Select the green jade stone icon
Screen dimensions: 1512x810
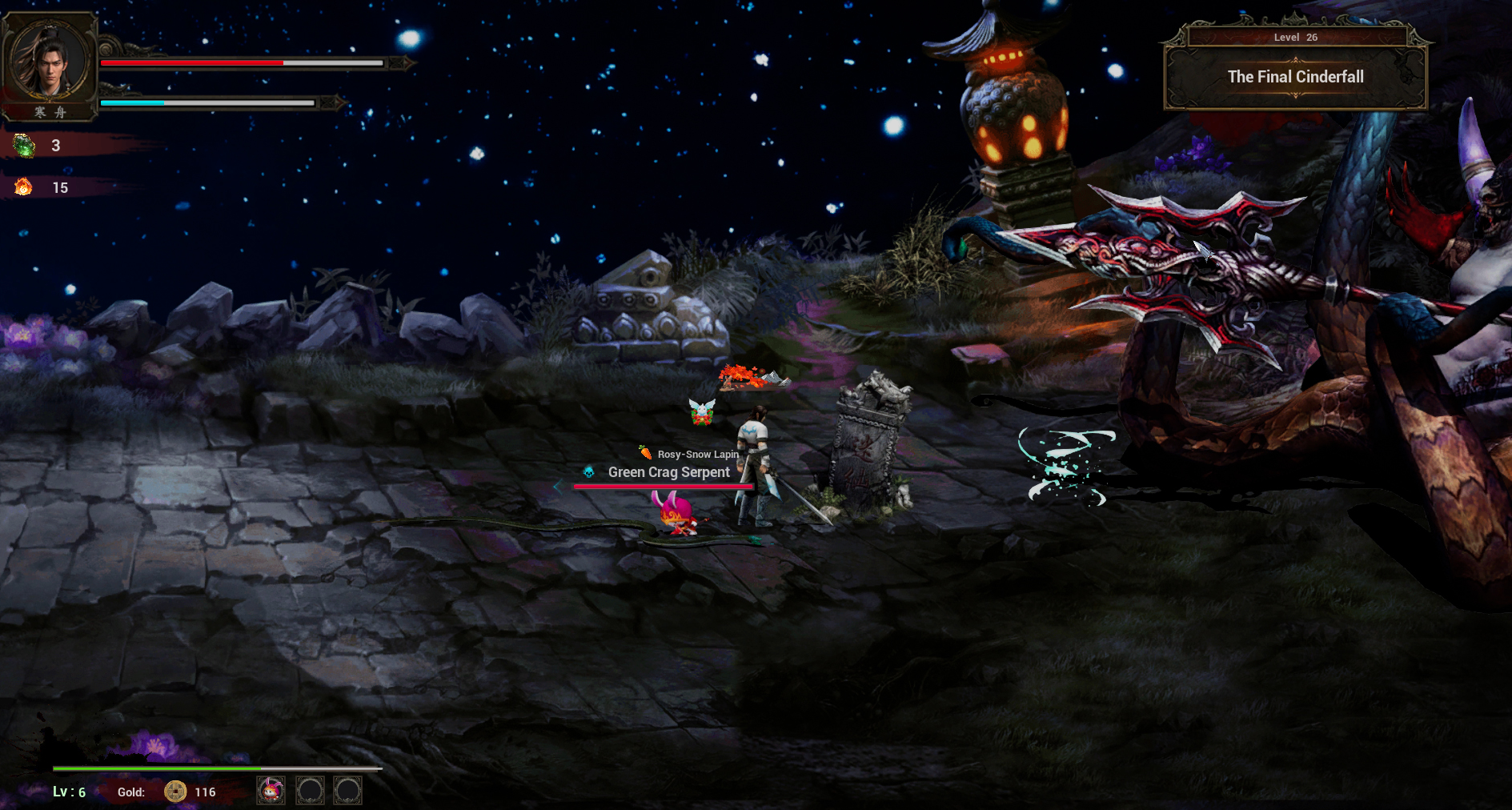click(x=24, y=146)
